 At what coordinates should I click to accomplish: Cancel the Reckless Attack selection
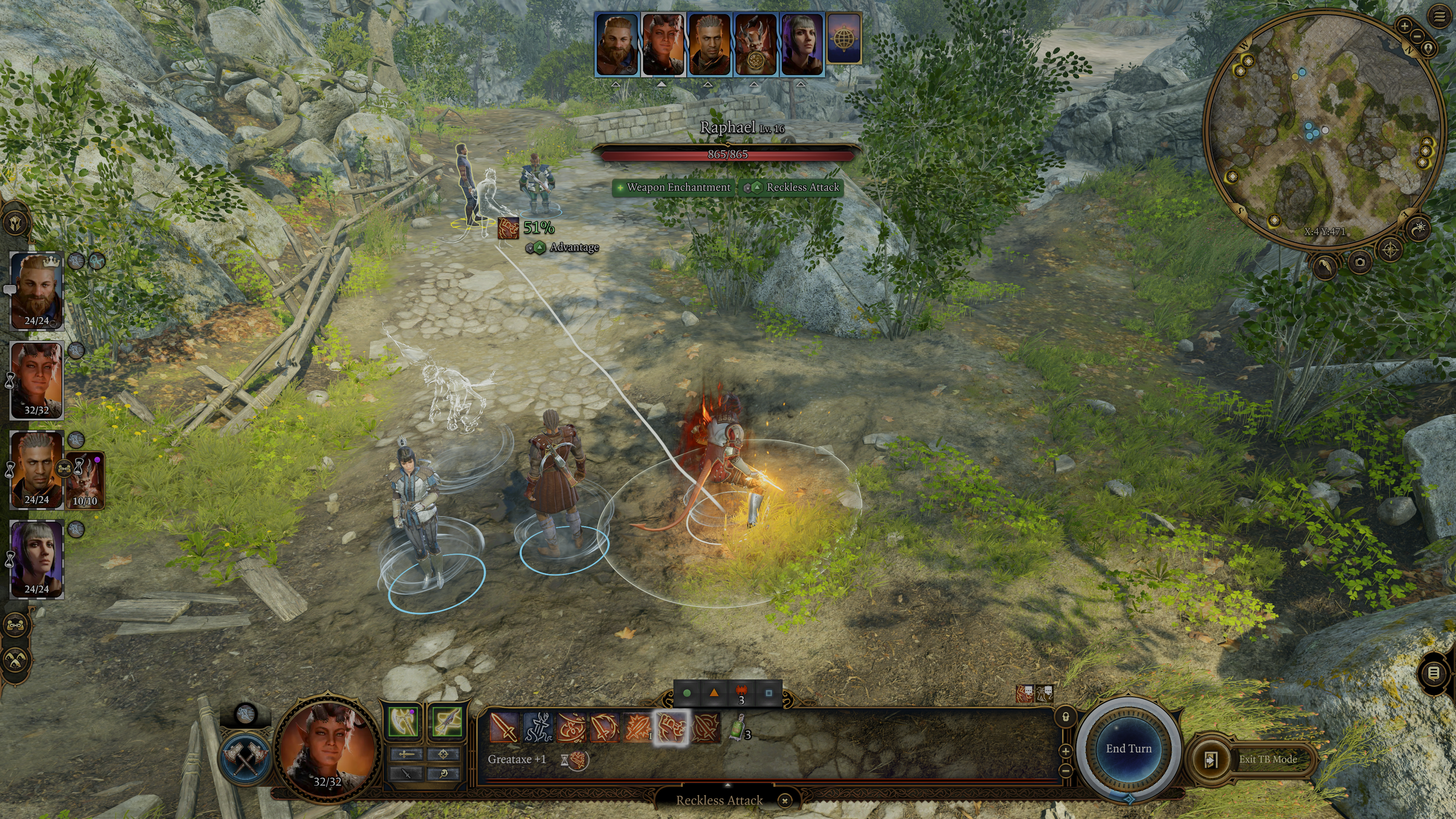coord(784,800)
